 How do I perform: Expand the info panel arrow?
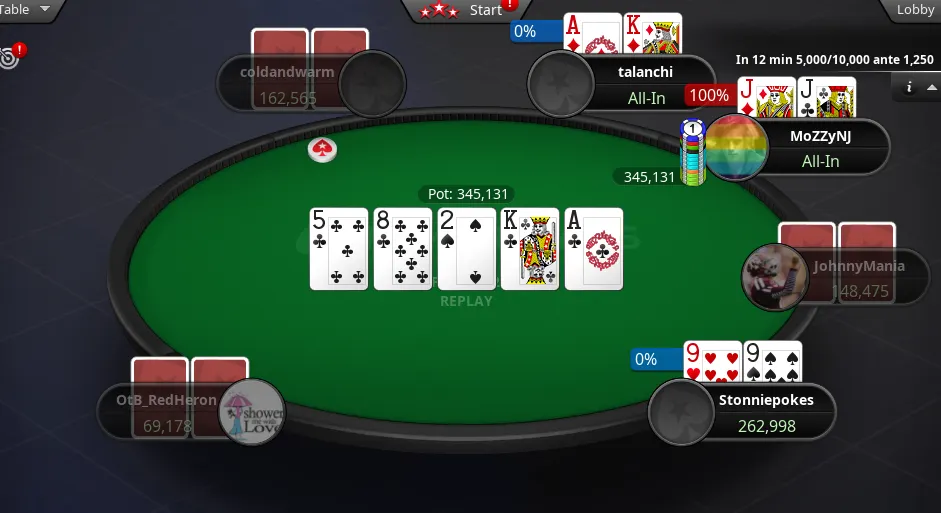(930, 88)
